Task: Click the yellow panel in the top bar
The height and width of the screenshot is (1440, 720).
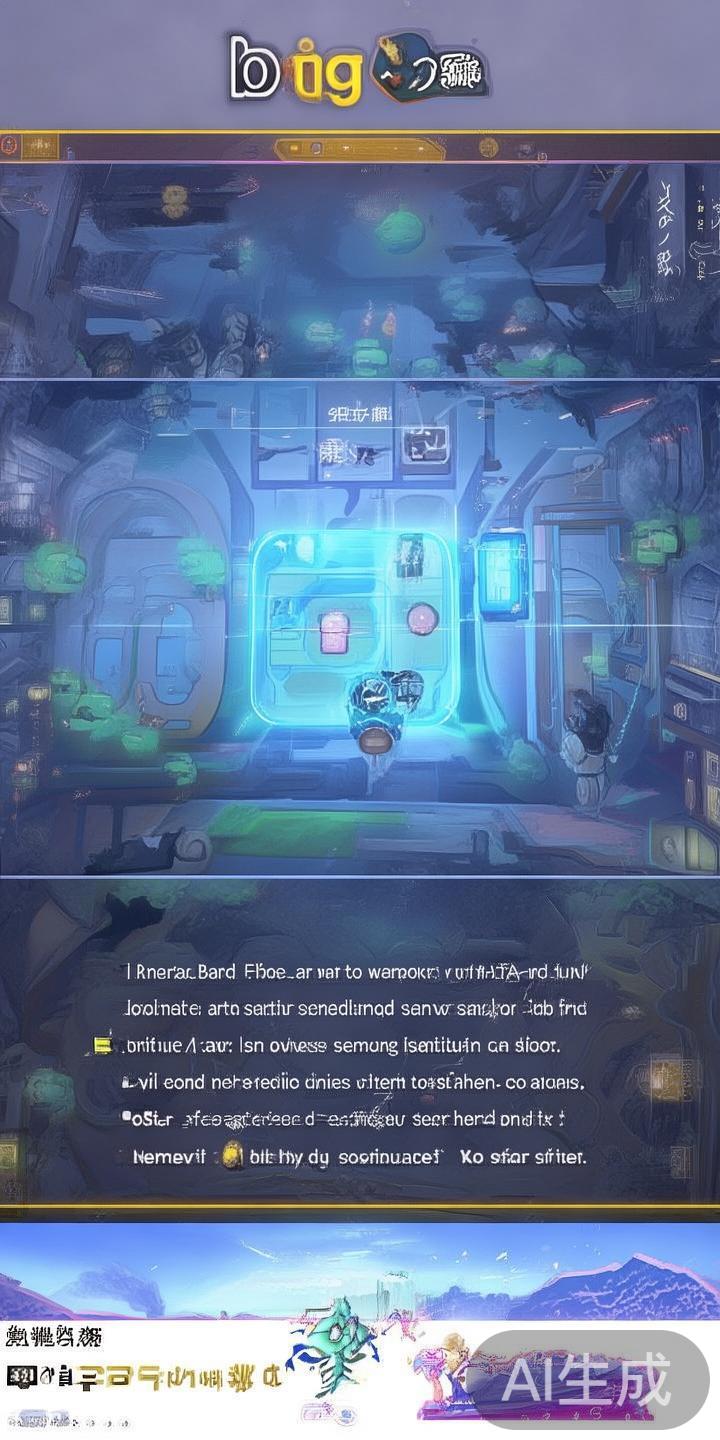Action: pyautogui.click(x=359, y=149)
